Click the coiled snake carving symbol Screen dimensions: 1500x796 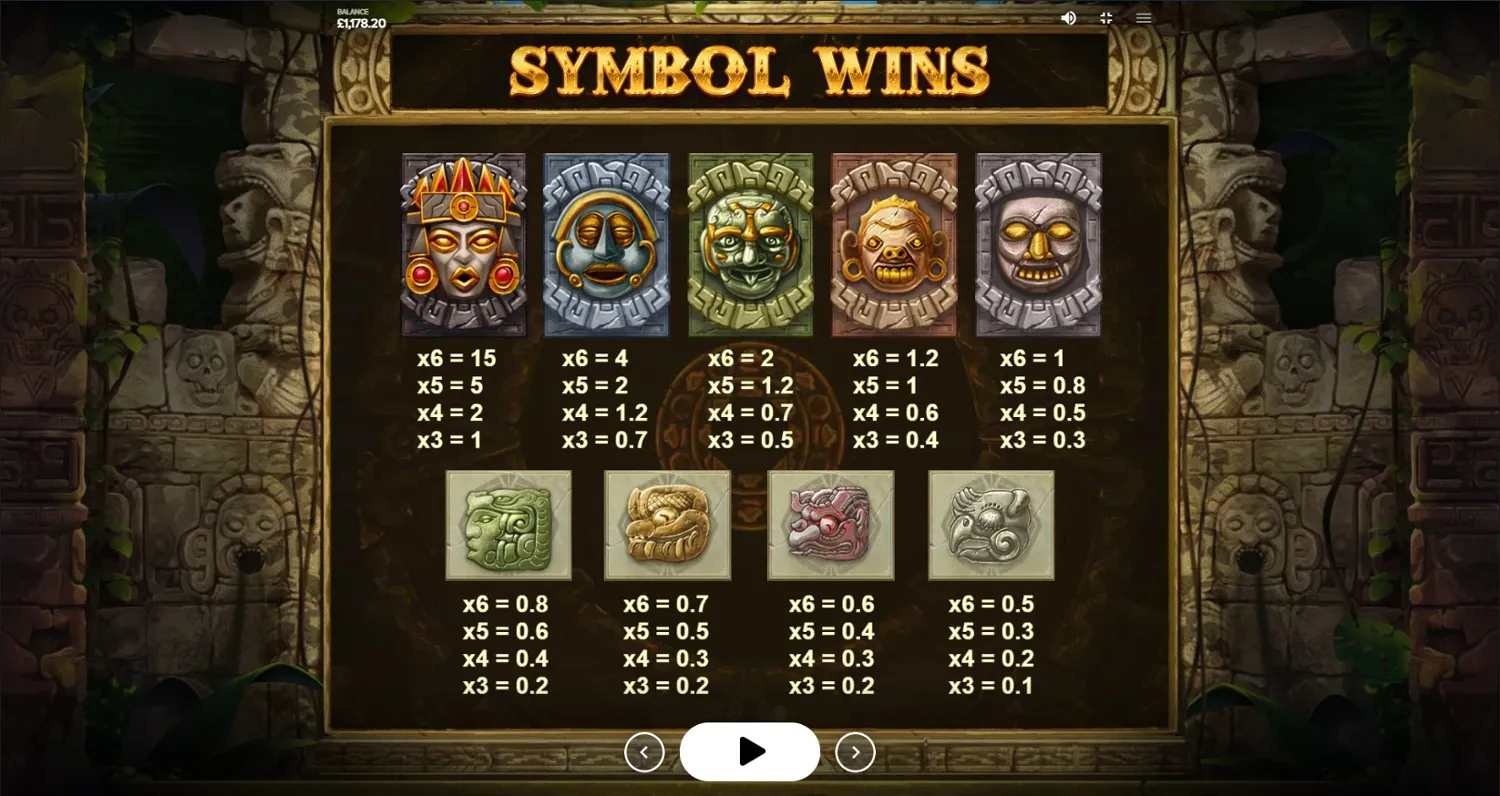(x=667, y=524)
